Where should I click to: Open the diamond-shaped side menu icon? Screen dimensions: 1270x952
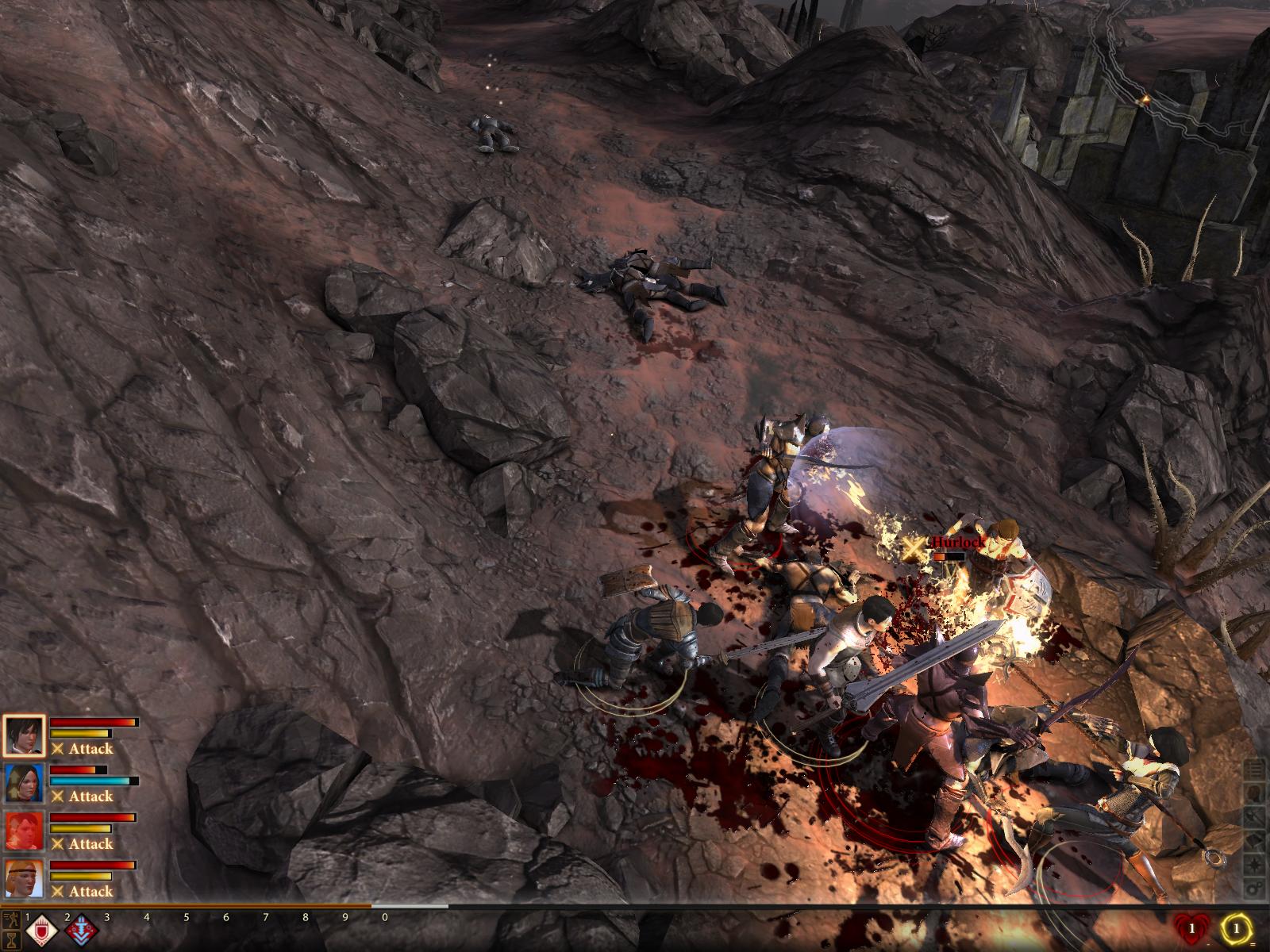coord(1256,840)
